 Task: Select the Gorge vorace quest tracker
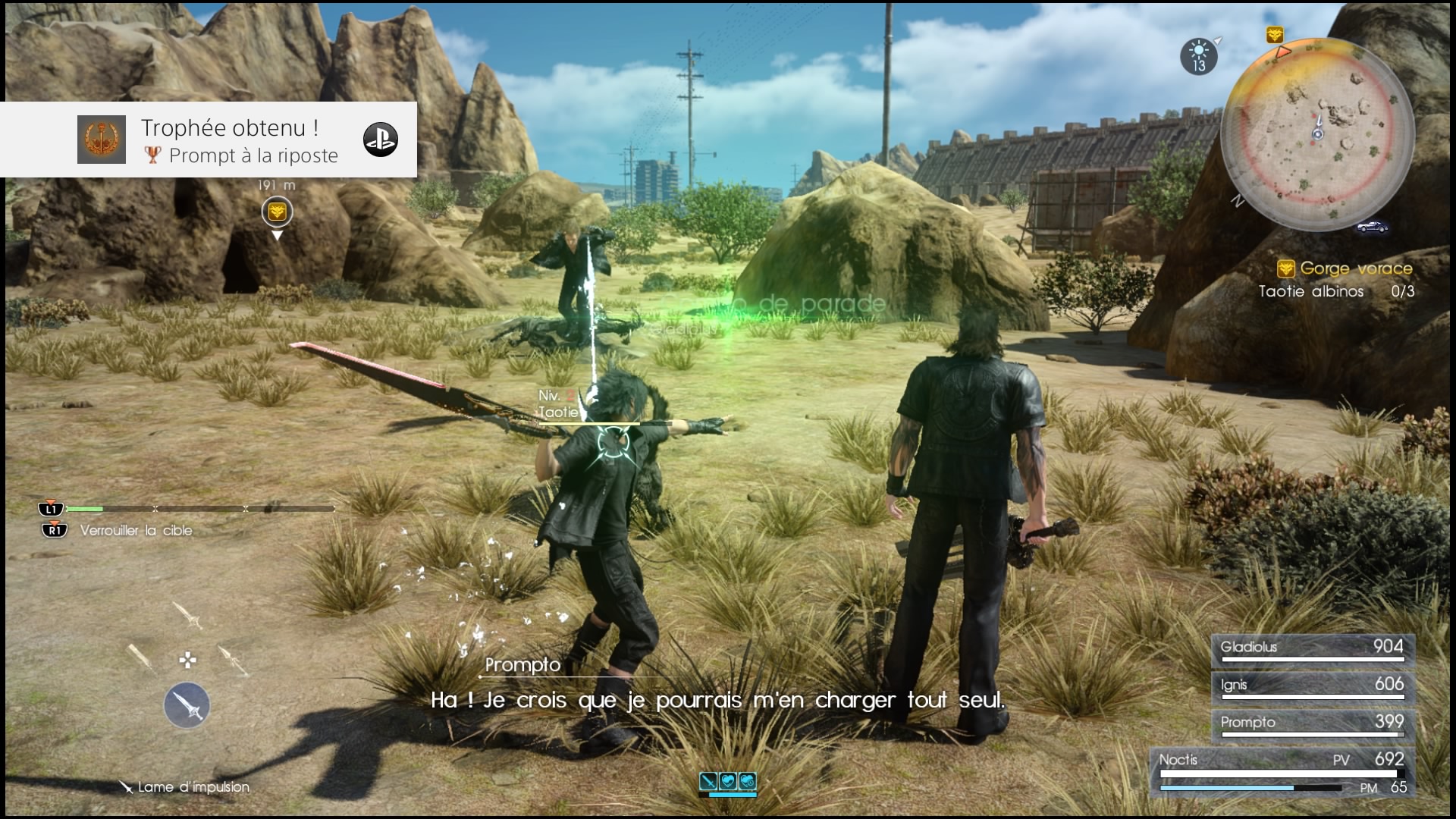coord(1347,268)
